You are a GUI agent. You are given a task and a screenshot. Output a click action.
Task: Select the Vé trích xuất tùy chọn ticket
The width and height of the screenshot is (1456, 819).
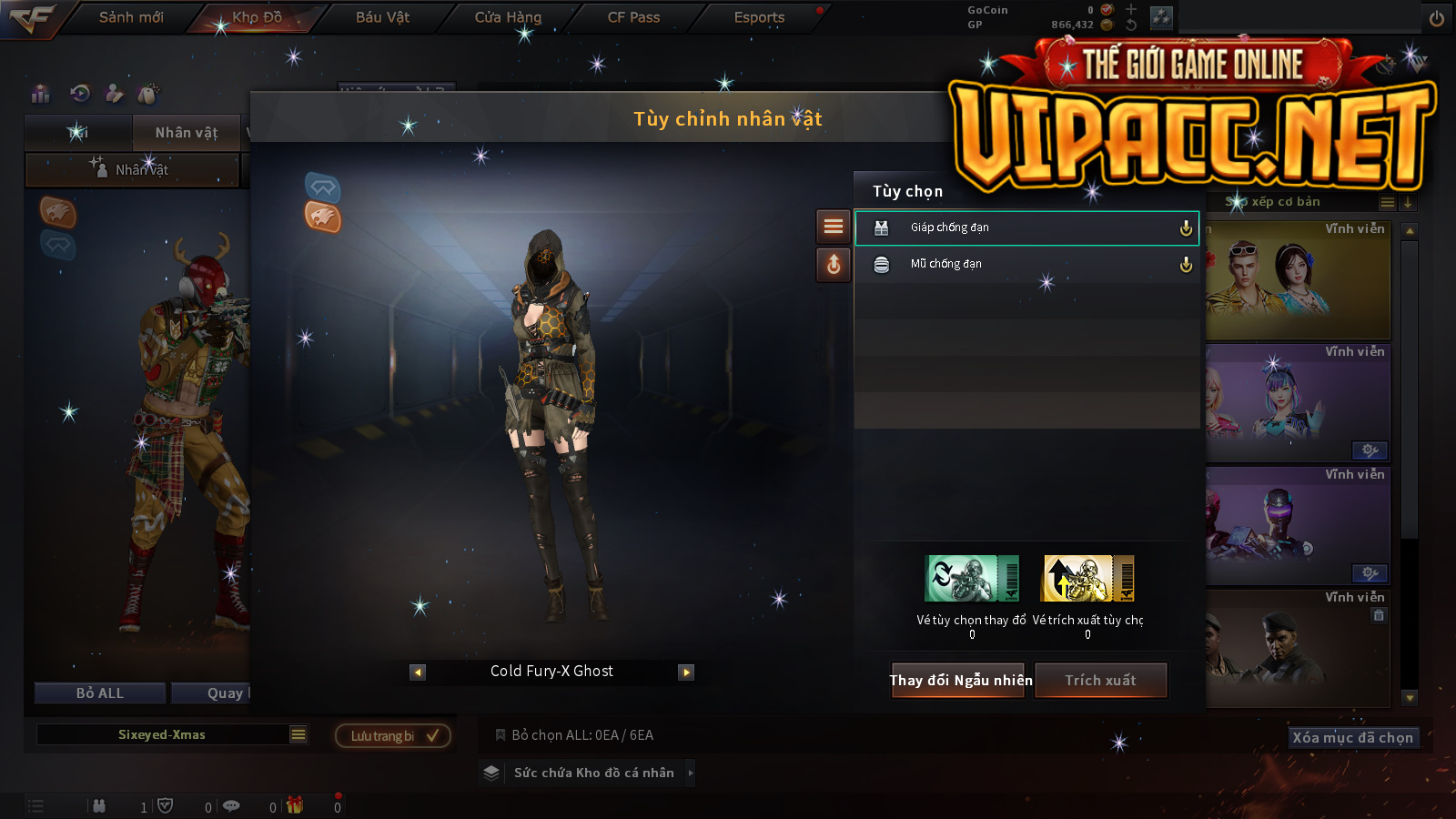coord(1088,579)
